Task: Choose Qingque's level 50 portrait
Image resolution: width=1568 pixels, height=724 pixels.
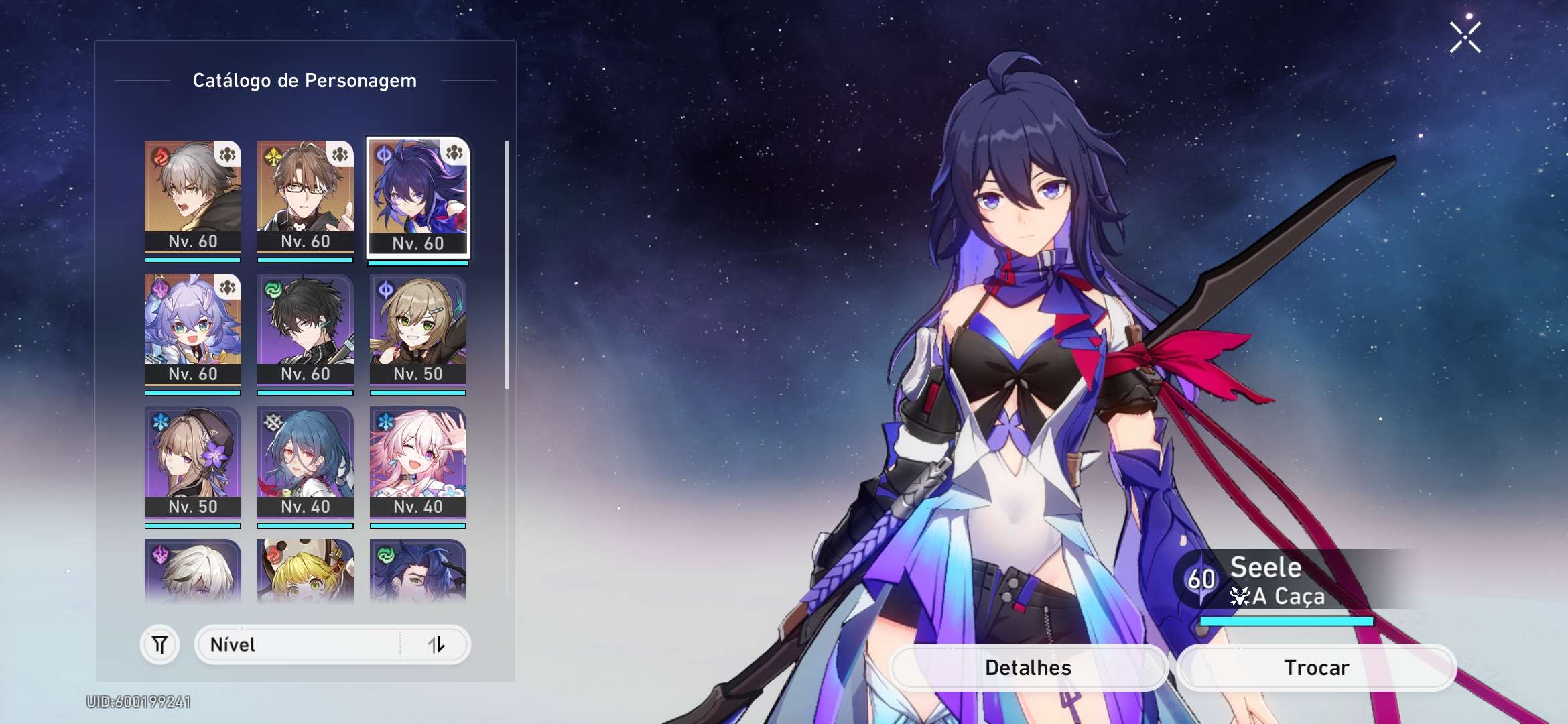Action: tap(418, 329)
